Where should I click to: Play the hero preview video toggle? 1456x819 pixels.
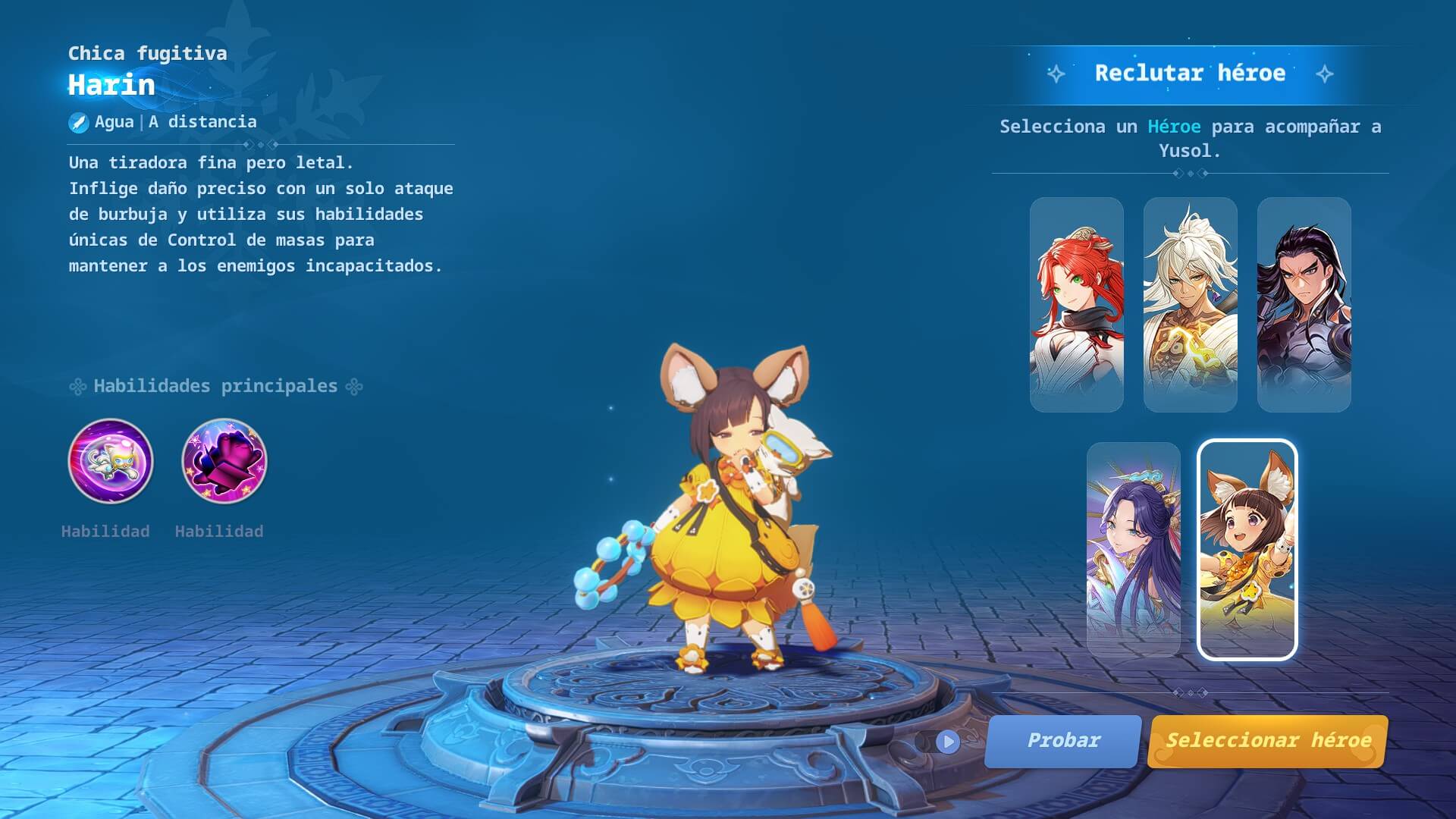947,742
